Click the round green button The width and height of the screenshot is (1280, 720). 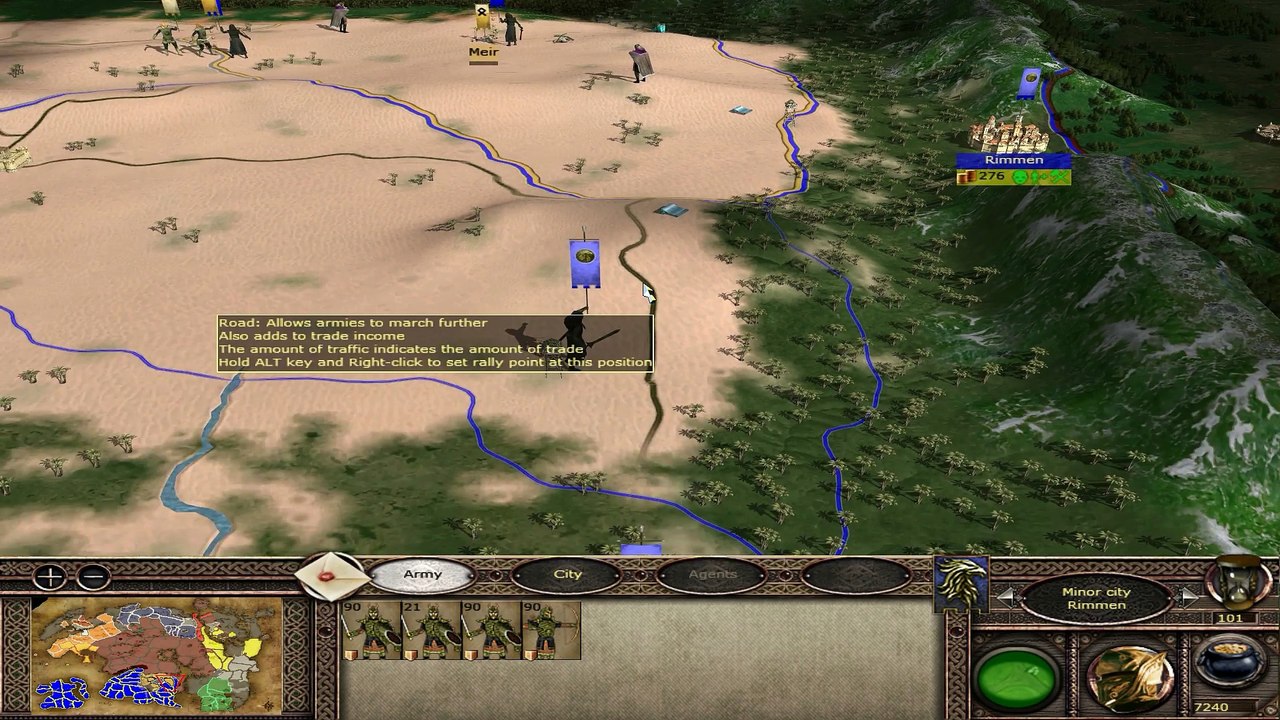point(1017,678)
